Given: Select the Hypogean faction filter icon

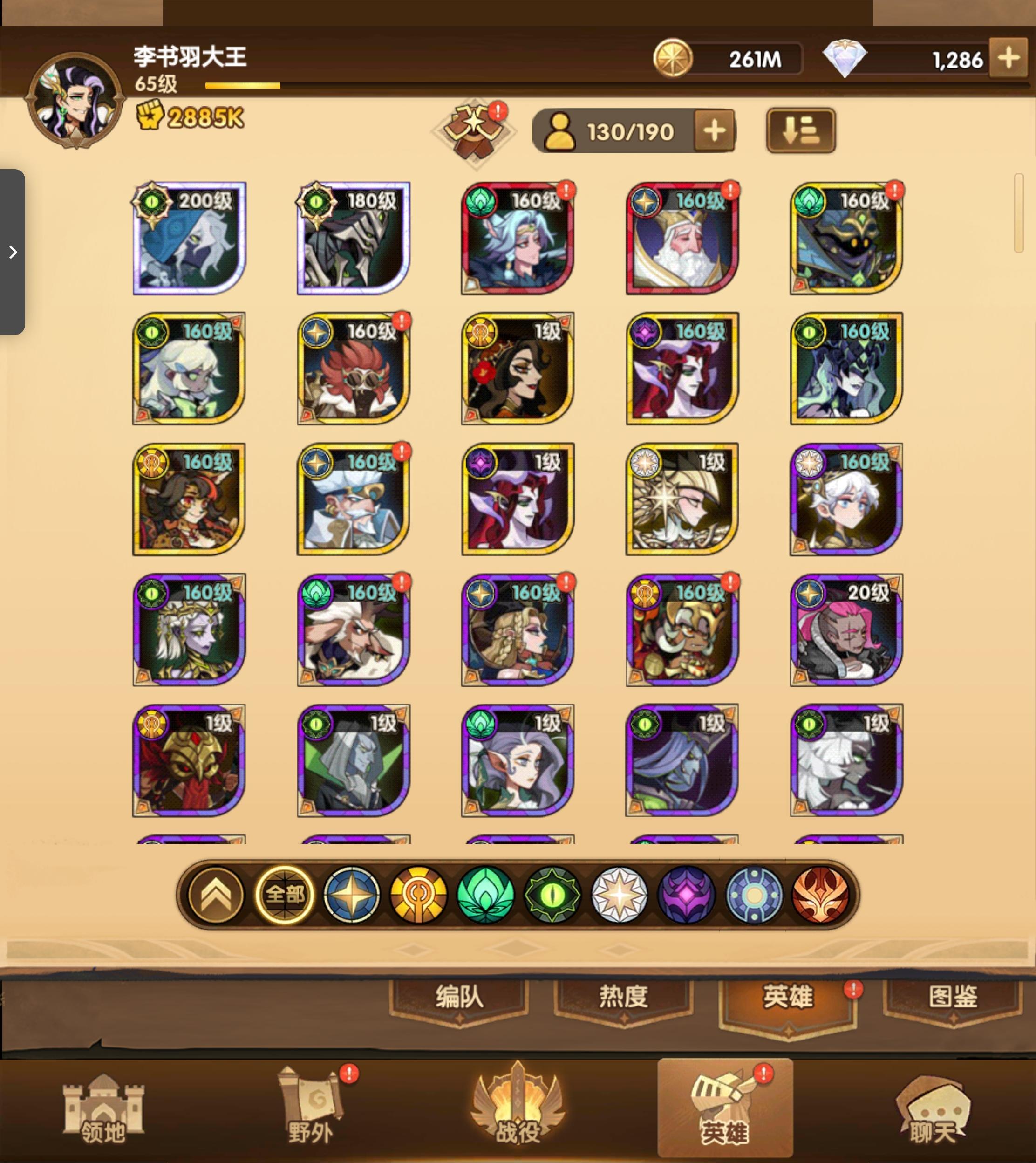Looking at the screenshot, I should (687, 895).
